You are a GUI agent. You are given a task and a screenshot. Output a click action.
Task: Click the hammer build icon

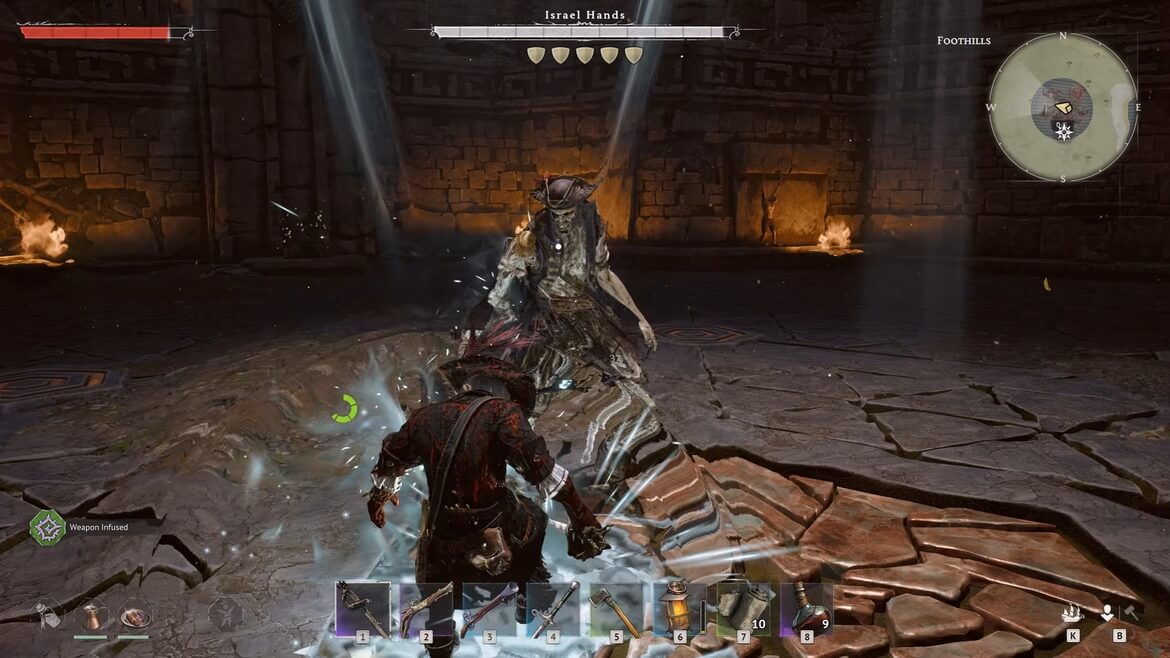pos(1130,612)
